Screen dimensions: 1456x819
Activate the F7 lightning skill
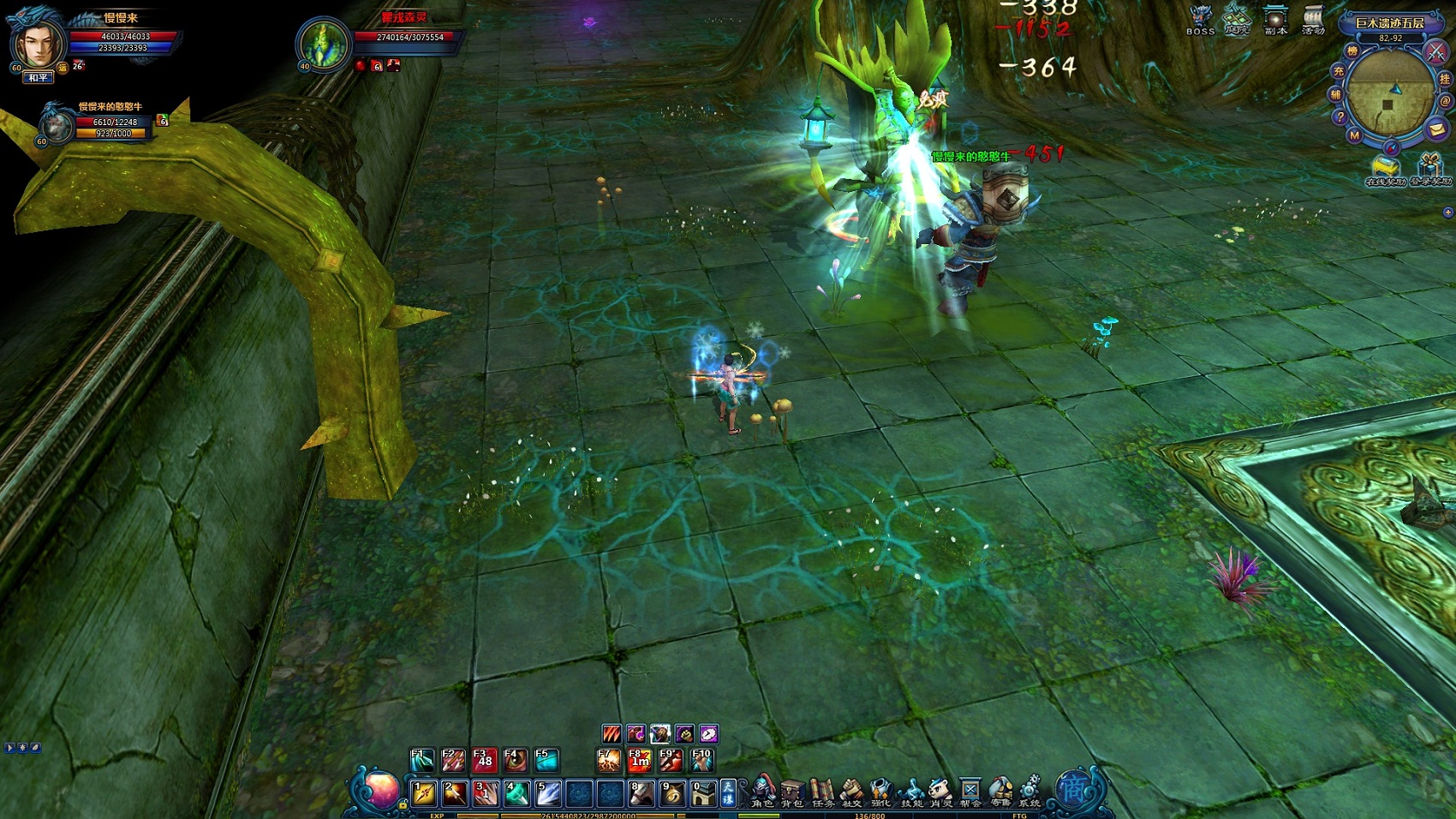[608, 760]
